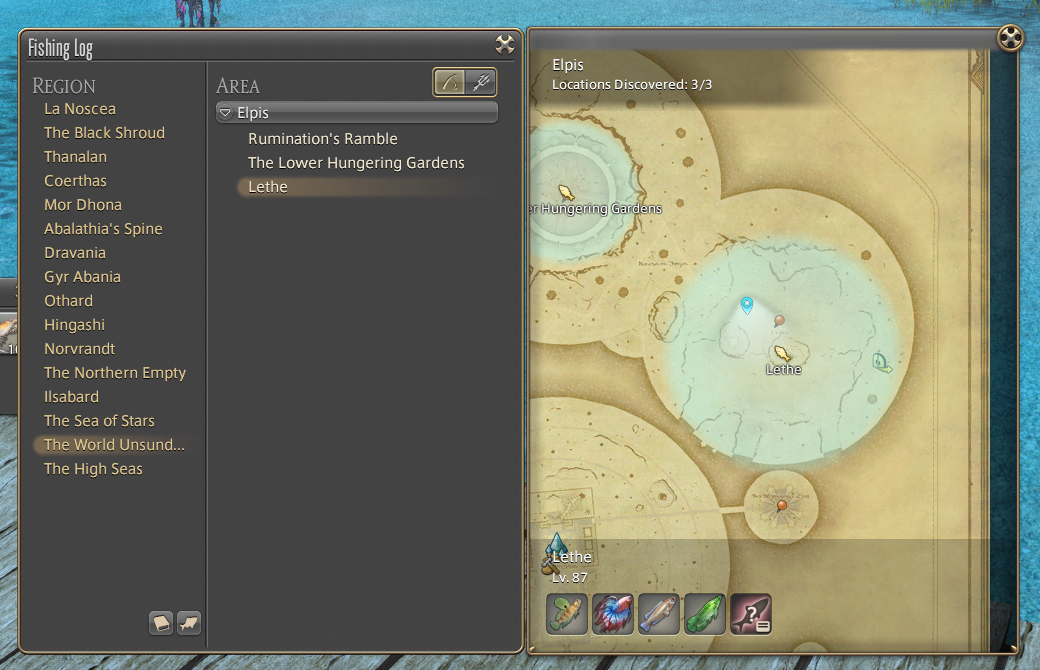Select the Coerthas region

[75, 181]
